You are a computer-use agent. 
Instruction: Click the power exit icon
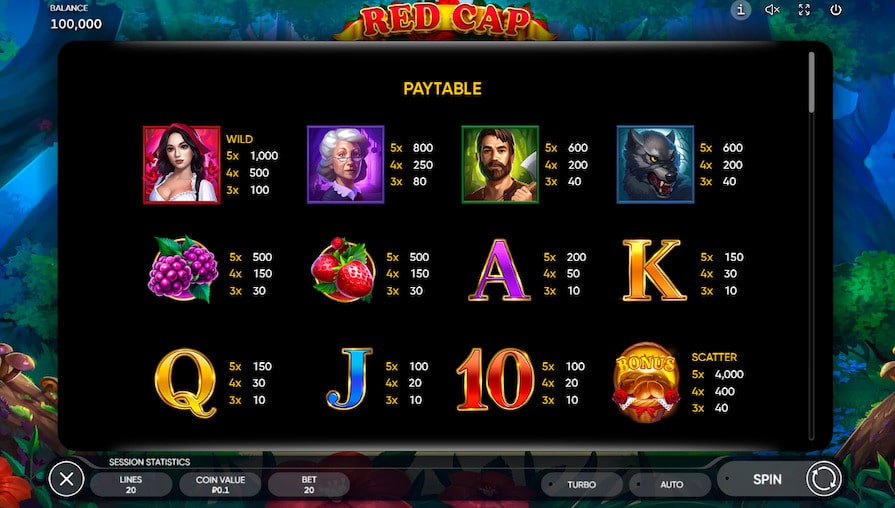tap(836, 10)
